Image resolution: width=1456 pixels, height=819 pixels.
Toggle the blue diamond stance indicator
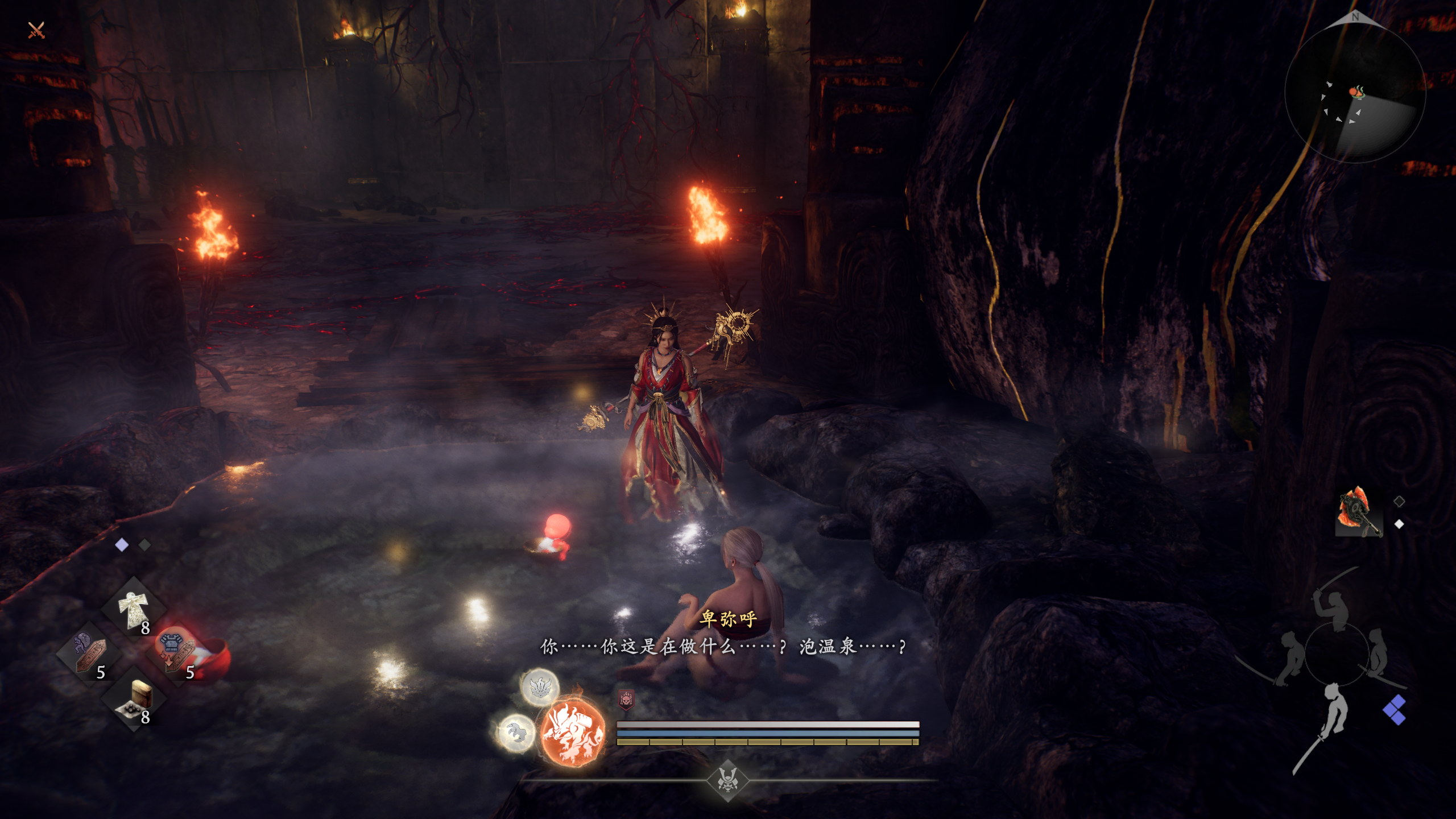click(x=1395, y=709)
